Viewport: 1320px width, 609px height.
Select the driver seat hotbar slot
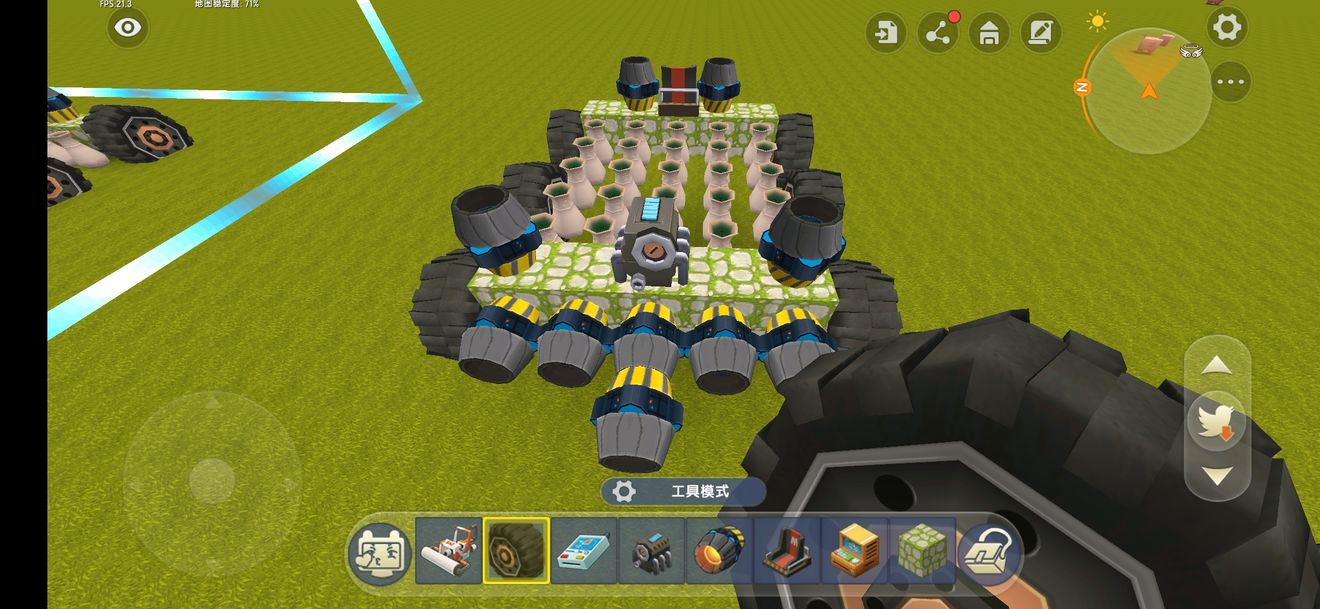[x=787, y=551]
